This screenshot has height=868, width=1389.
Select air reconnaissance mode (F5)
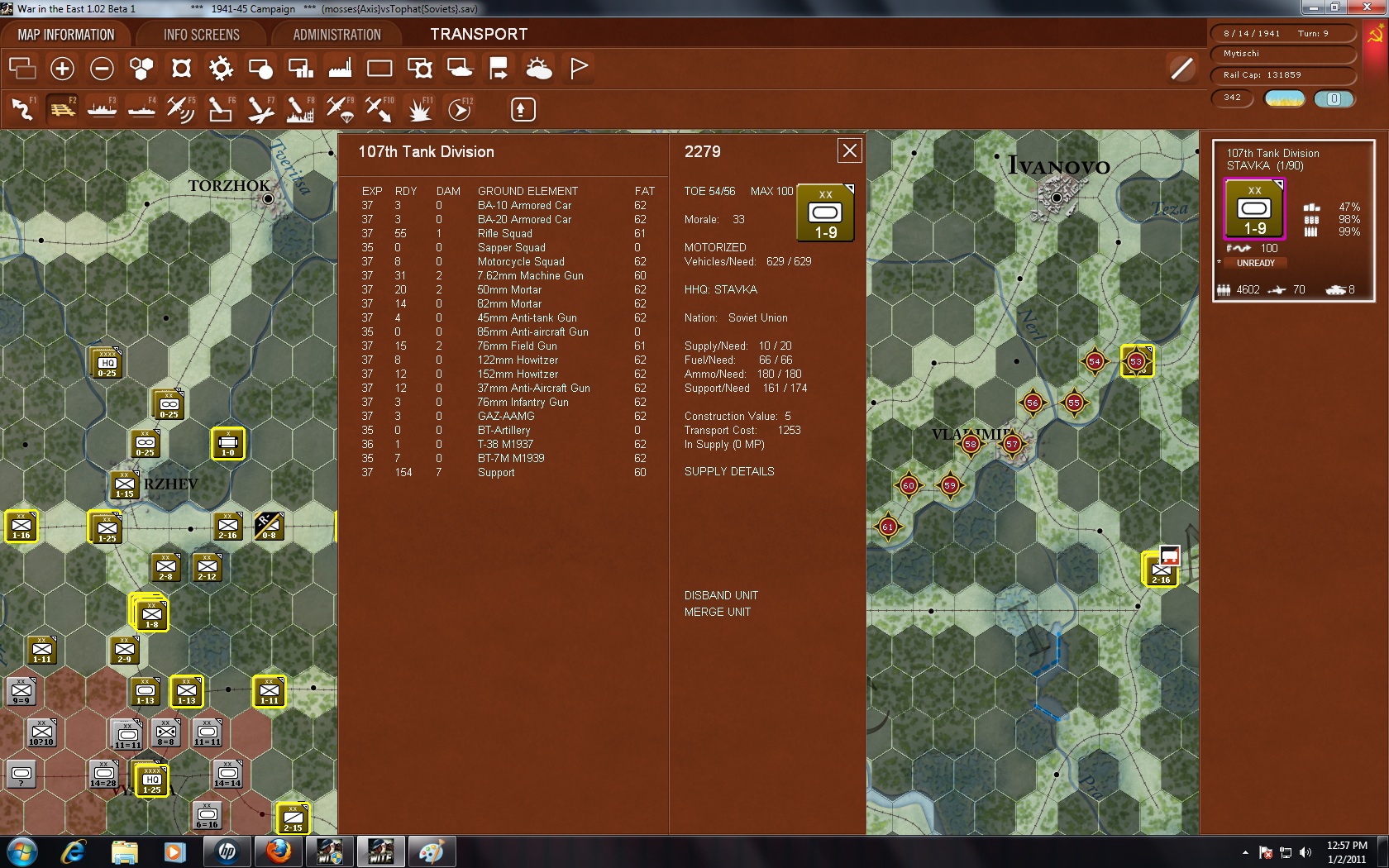[181, 108]
